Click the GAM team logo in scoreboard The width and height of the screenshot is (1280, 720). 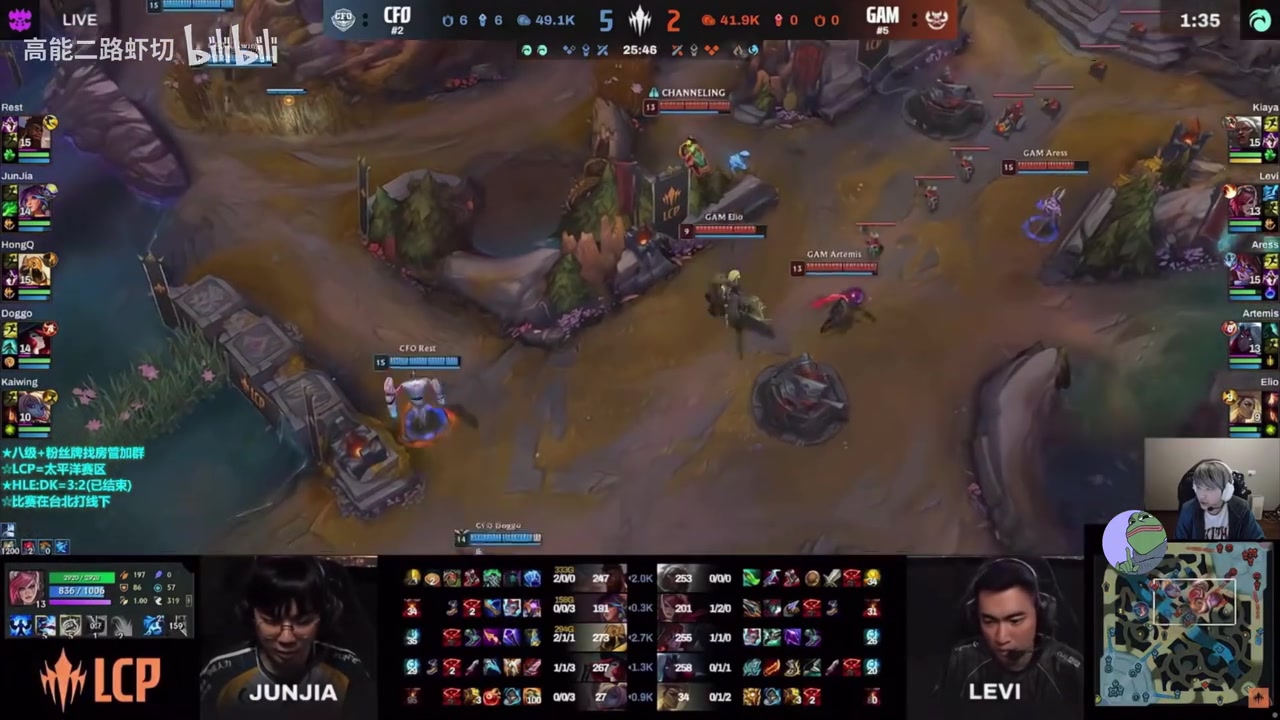(x=936, y=19)
